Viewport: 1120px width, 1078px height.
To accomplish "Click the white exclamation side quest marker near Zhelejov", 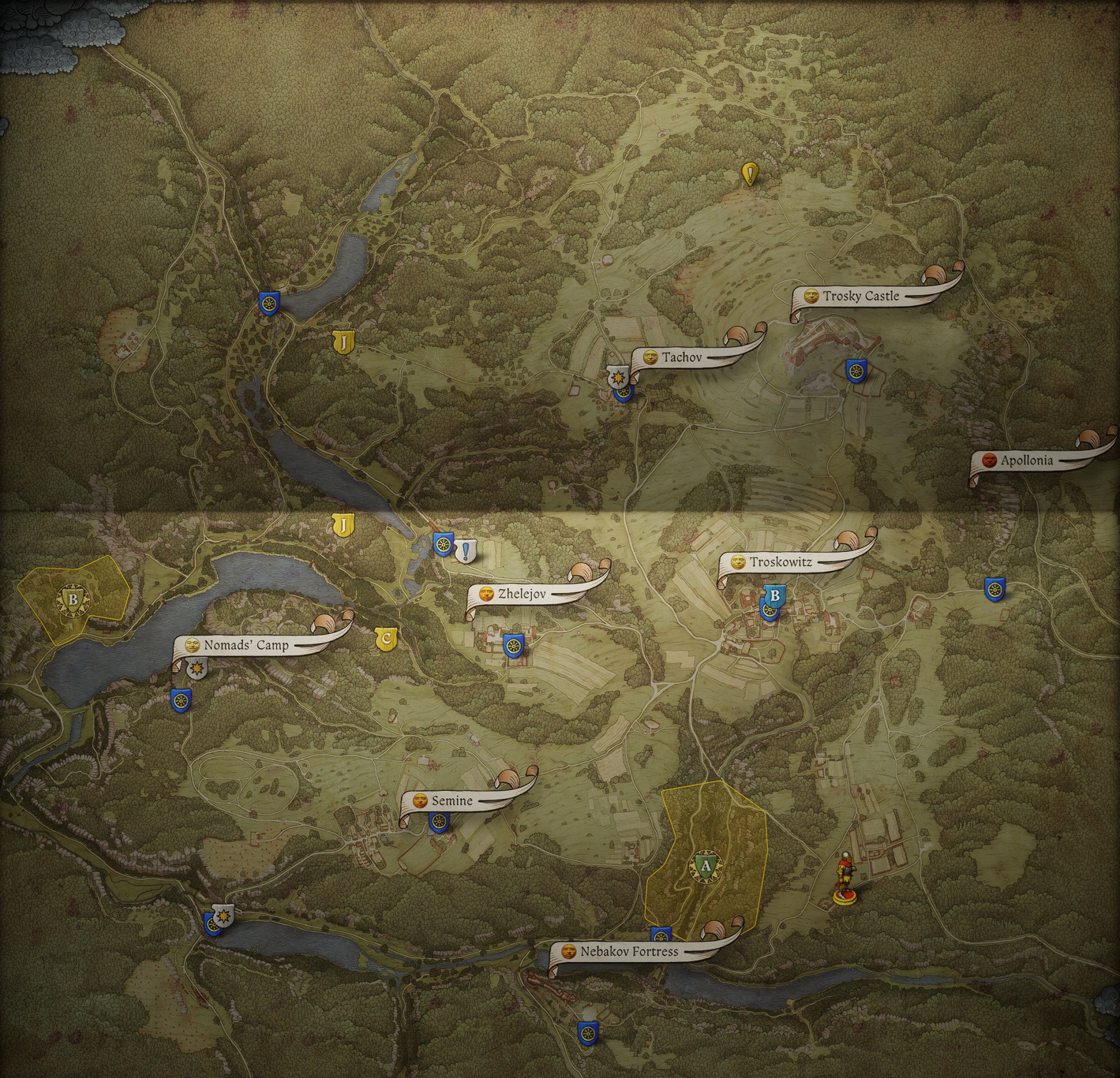I will 465,550.
